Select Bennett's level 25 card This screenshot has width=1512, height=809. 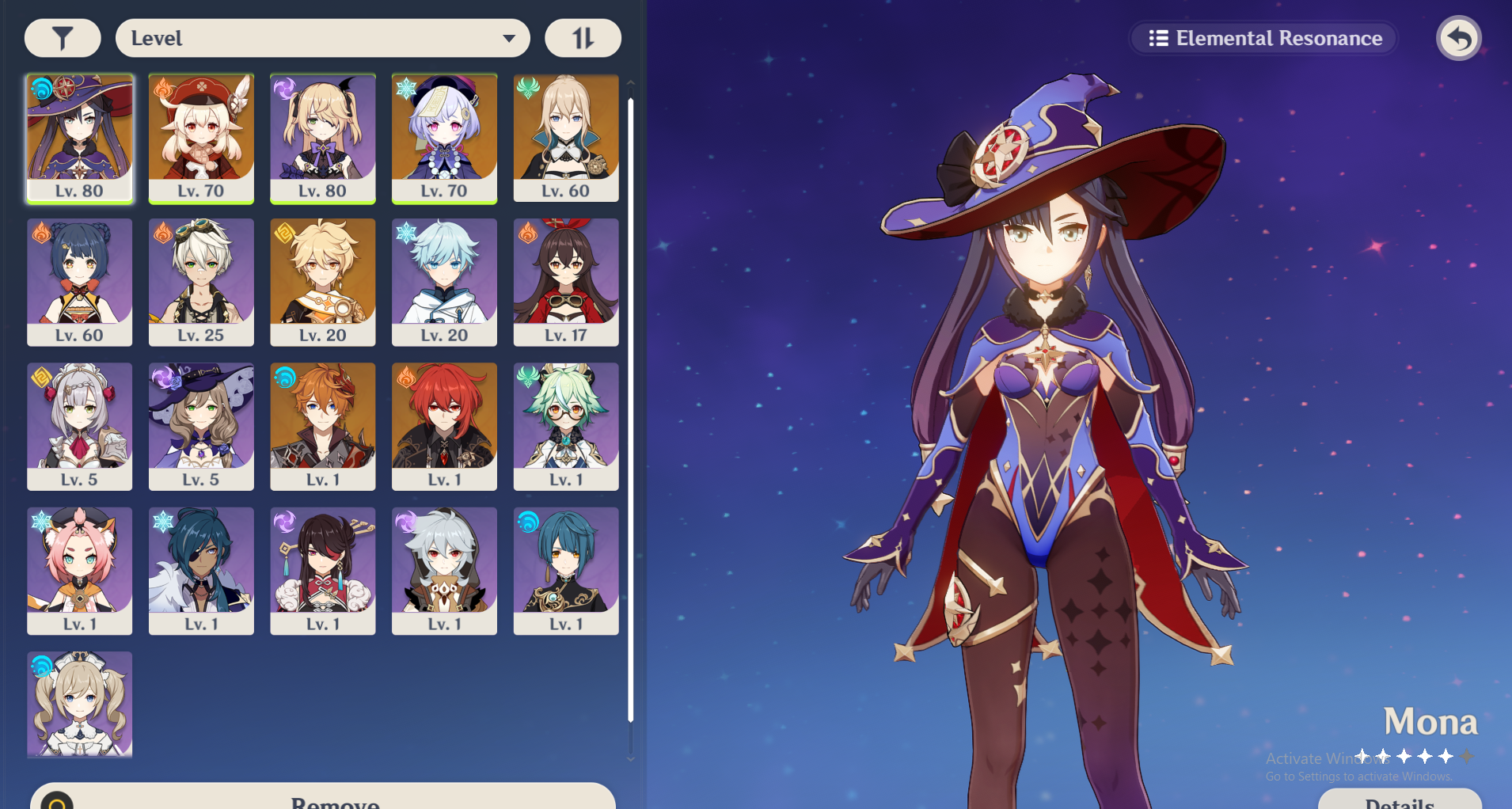201,282
